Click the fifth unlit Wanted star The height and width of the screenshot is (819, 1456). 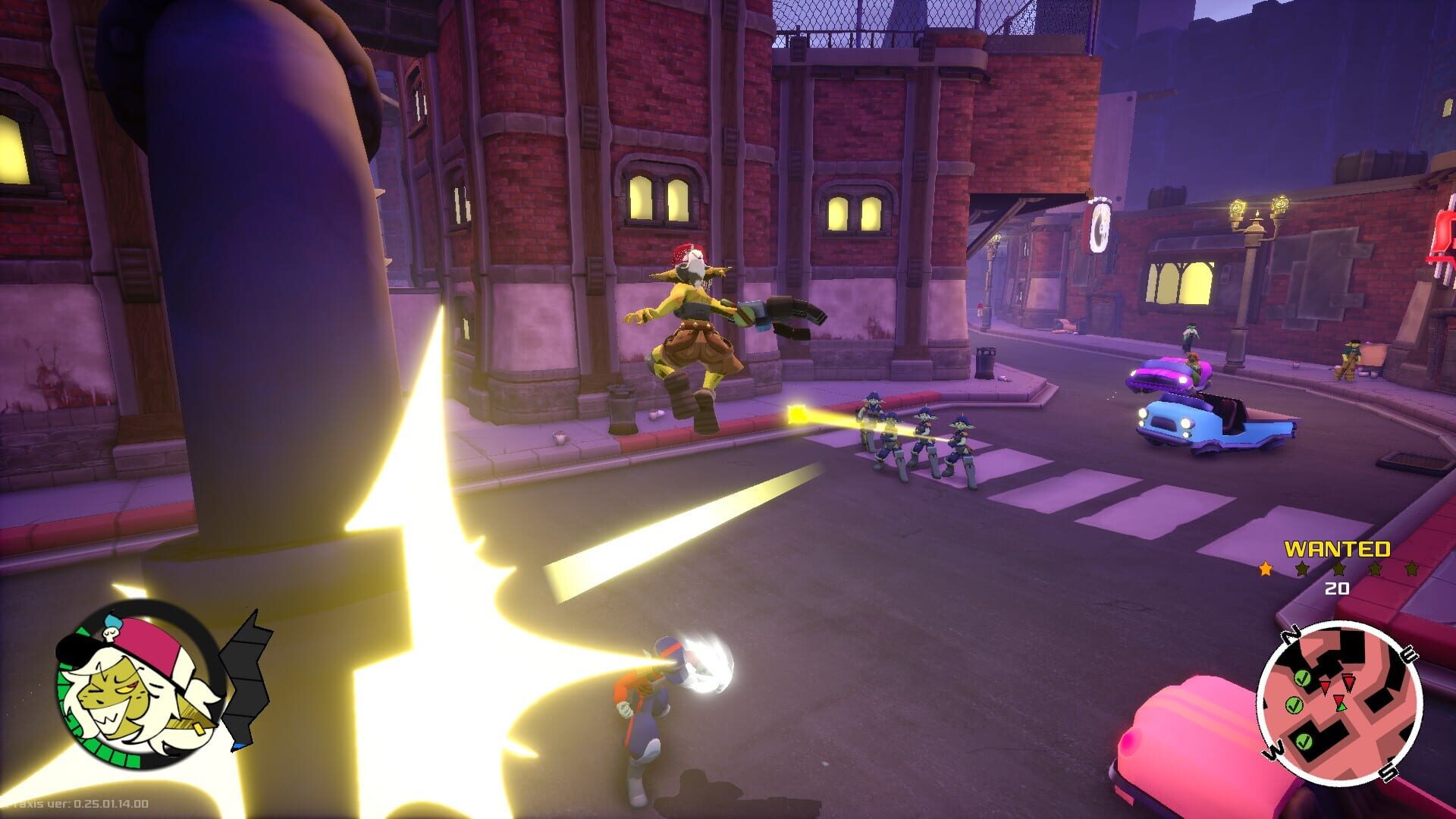tap(1411, 570)
